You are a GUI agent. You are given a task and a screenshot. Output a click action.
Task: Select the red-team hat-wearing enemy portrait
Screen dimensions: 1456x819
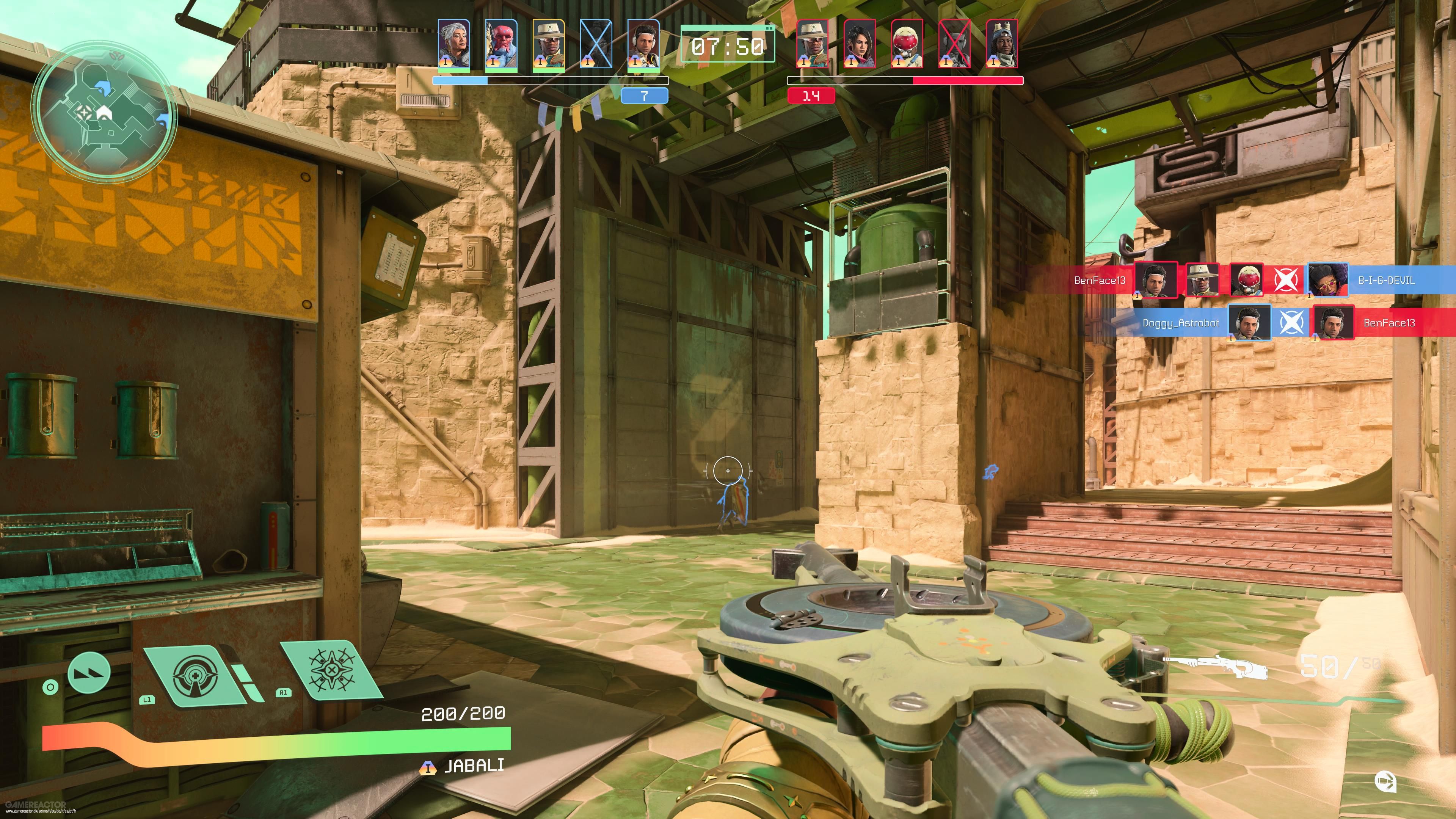click(812, 44)
